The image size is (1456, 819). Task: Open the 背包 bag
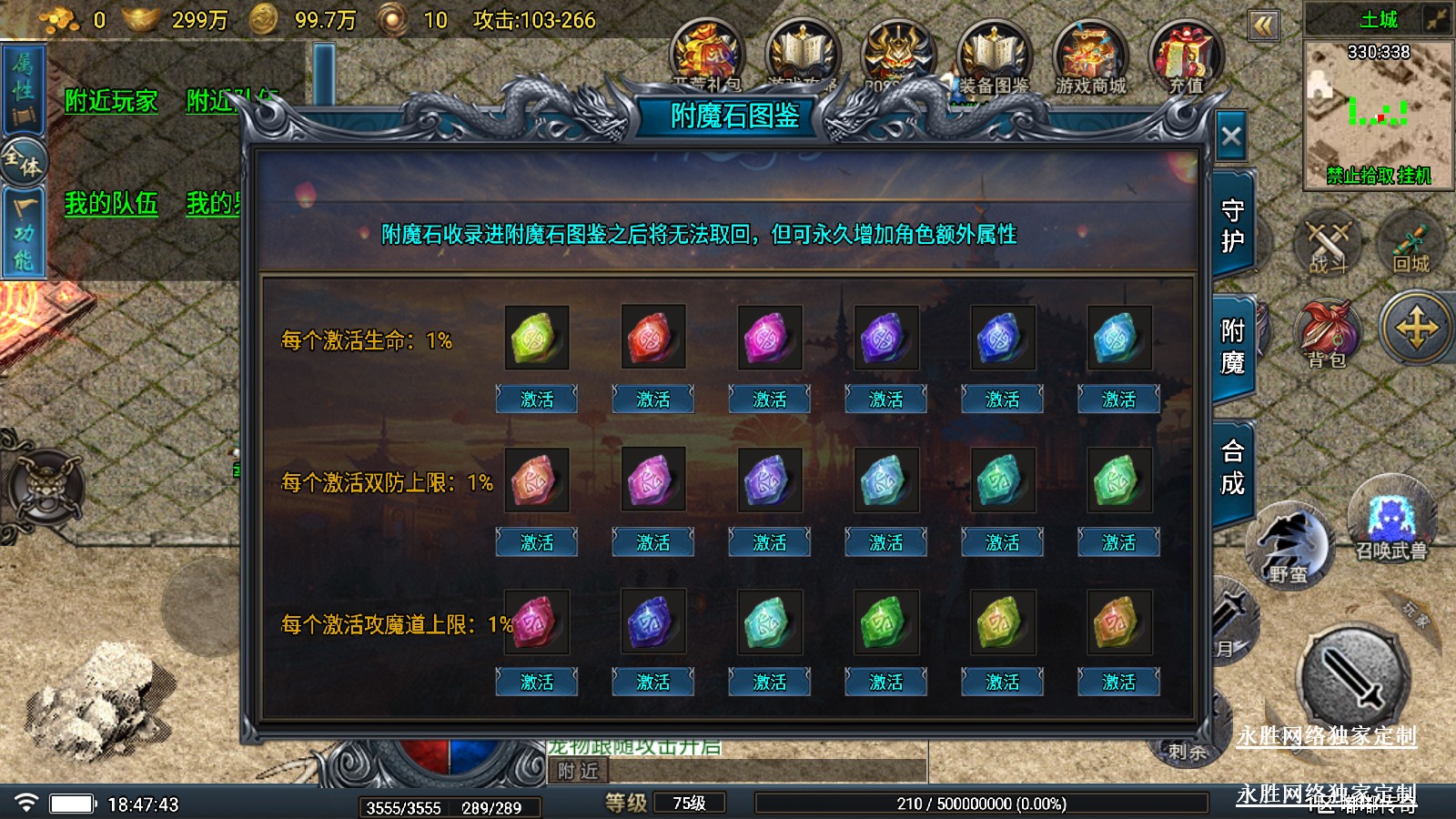click(x=1327, y=333)
